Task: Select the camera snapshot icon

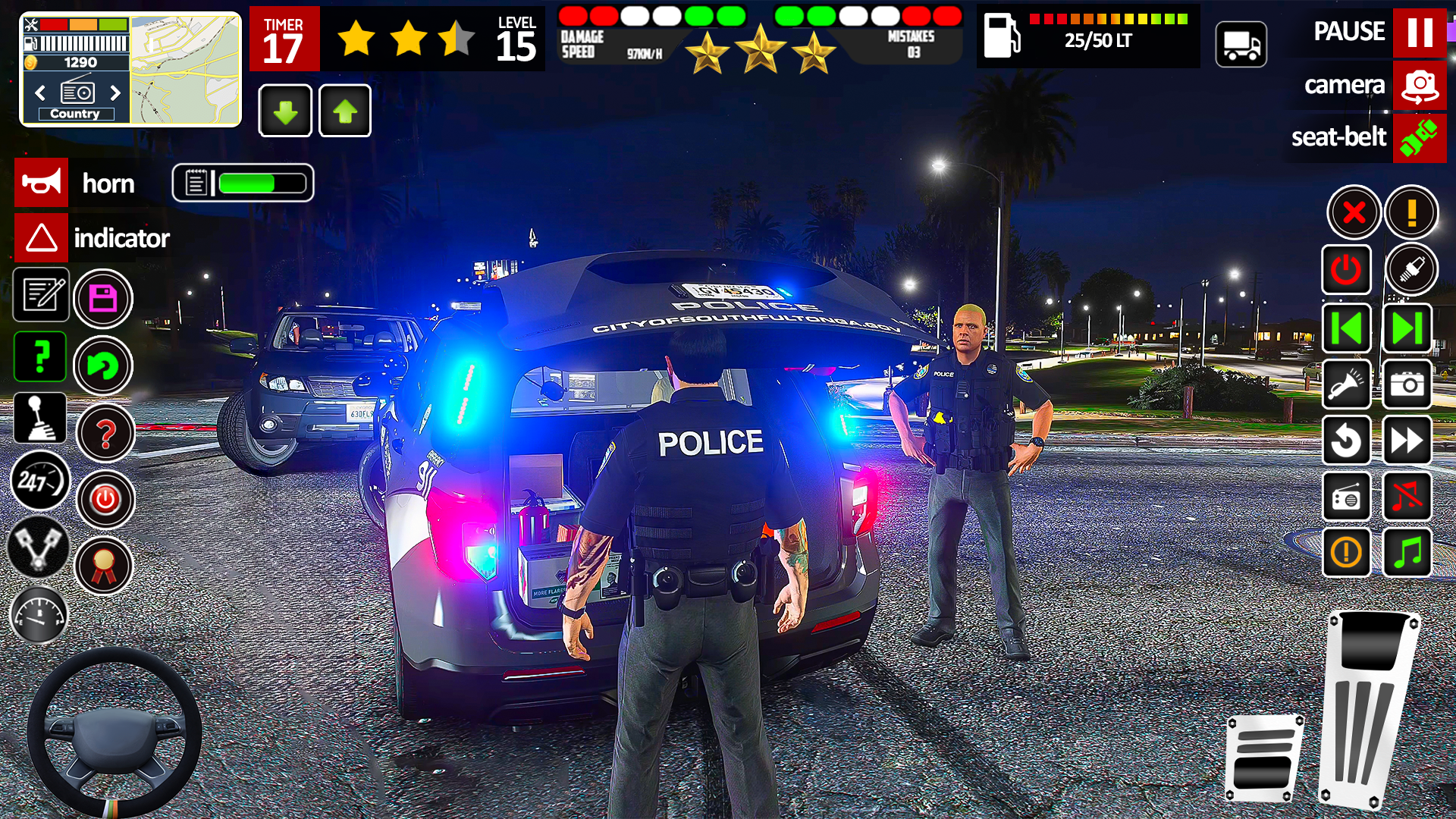Action: pyautogui.click(x=1407, y=385)
